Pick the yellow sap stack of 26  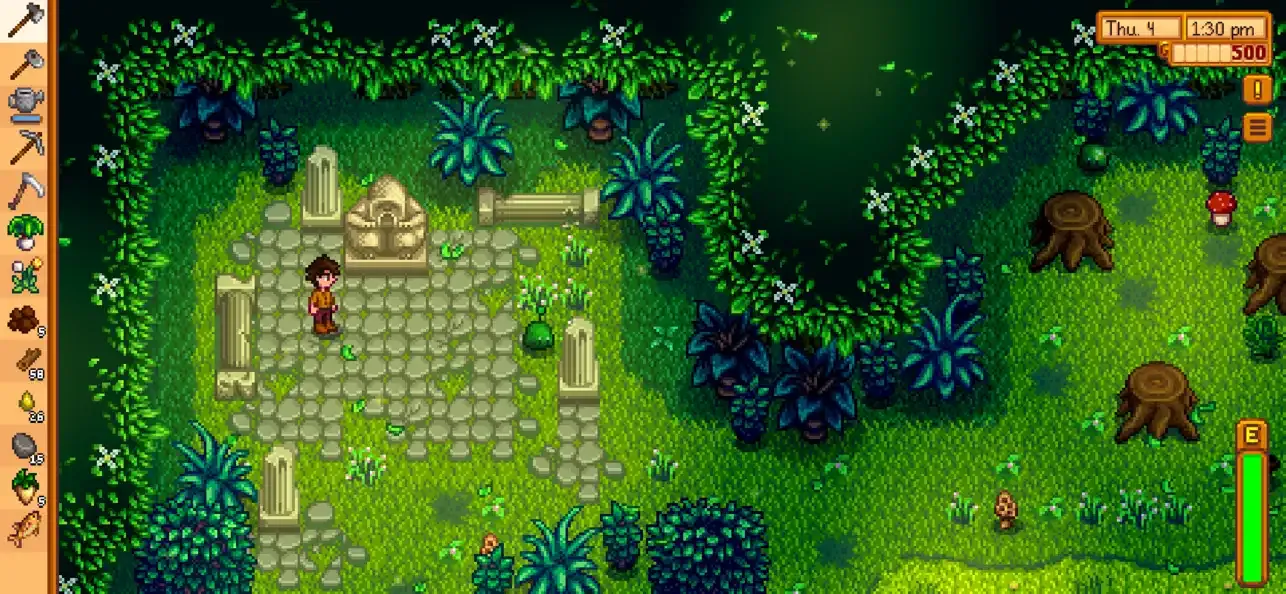pos(24,403)
